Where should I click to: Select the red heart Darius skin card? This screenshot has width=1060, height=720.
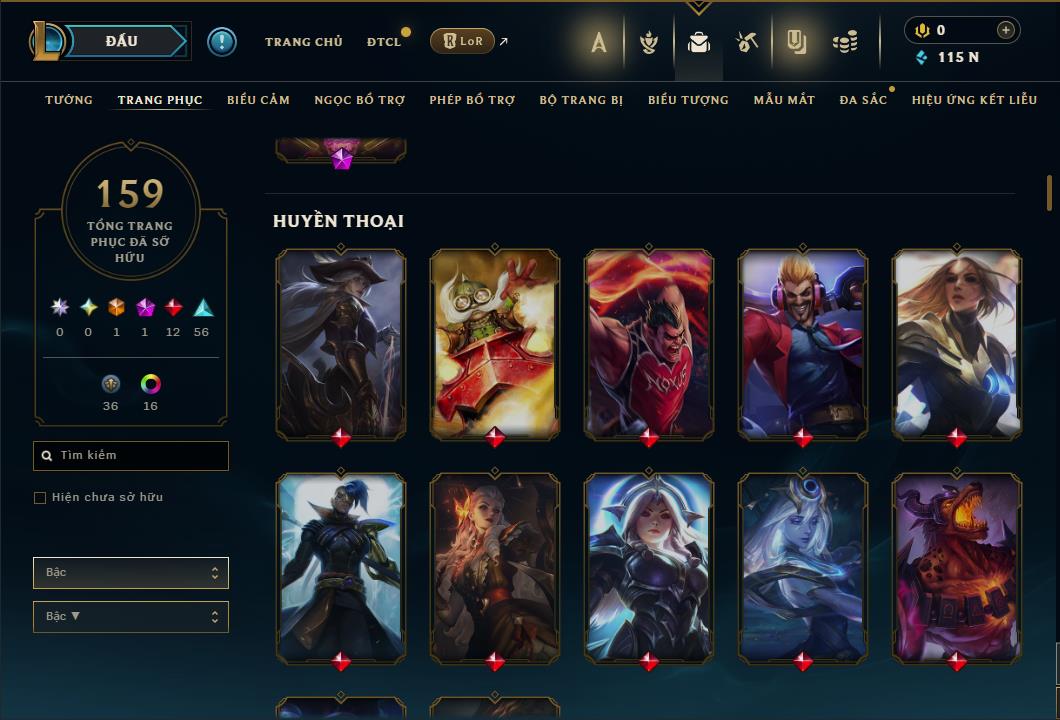[649, 343]
